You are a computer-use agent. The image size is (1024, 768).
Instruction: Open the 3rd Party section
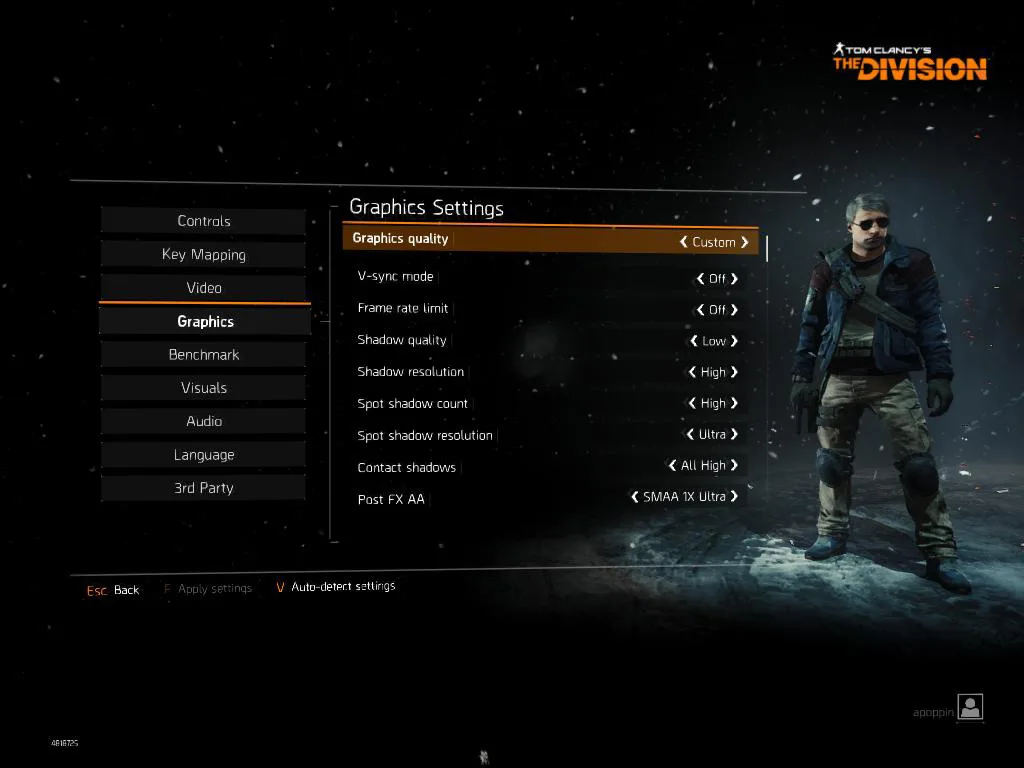coord(204,488)
